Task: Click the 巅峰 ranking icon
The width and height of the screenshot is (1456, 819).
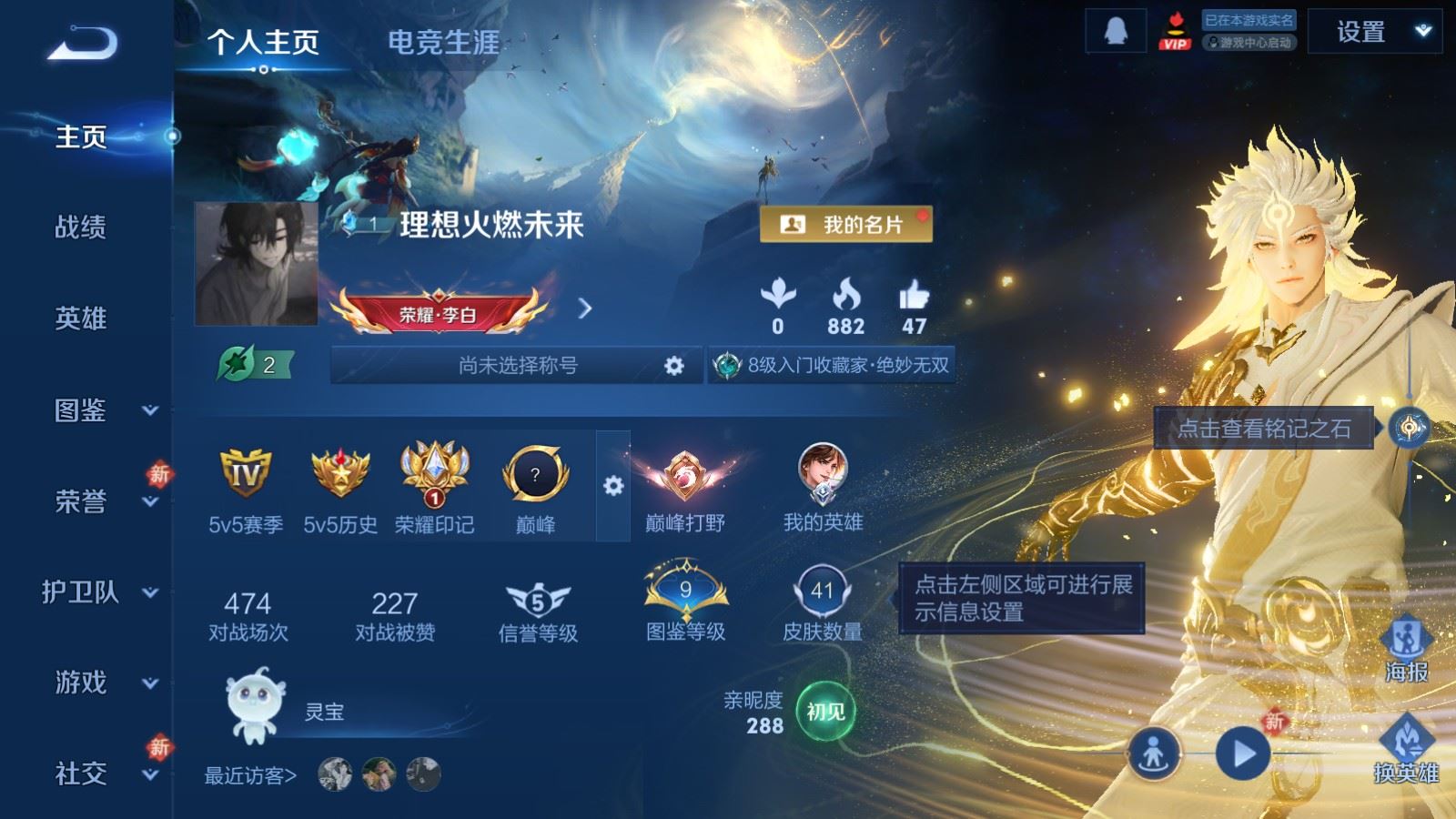Action: pos(535,475)
